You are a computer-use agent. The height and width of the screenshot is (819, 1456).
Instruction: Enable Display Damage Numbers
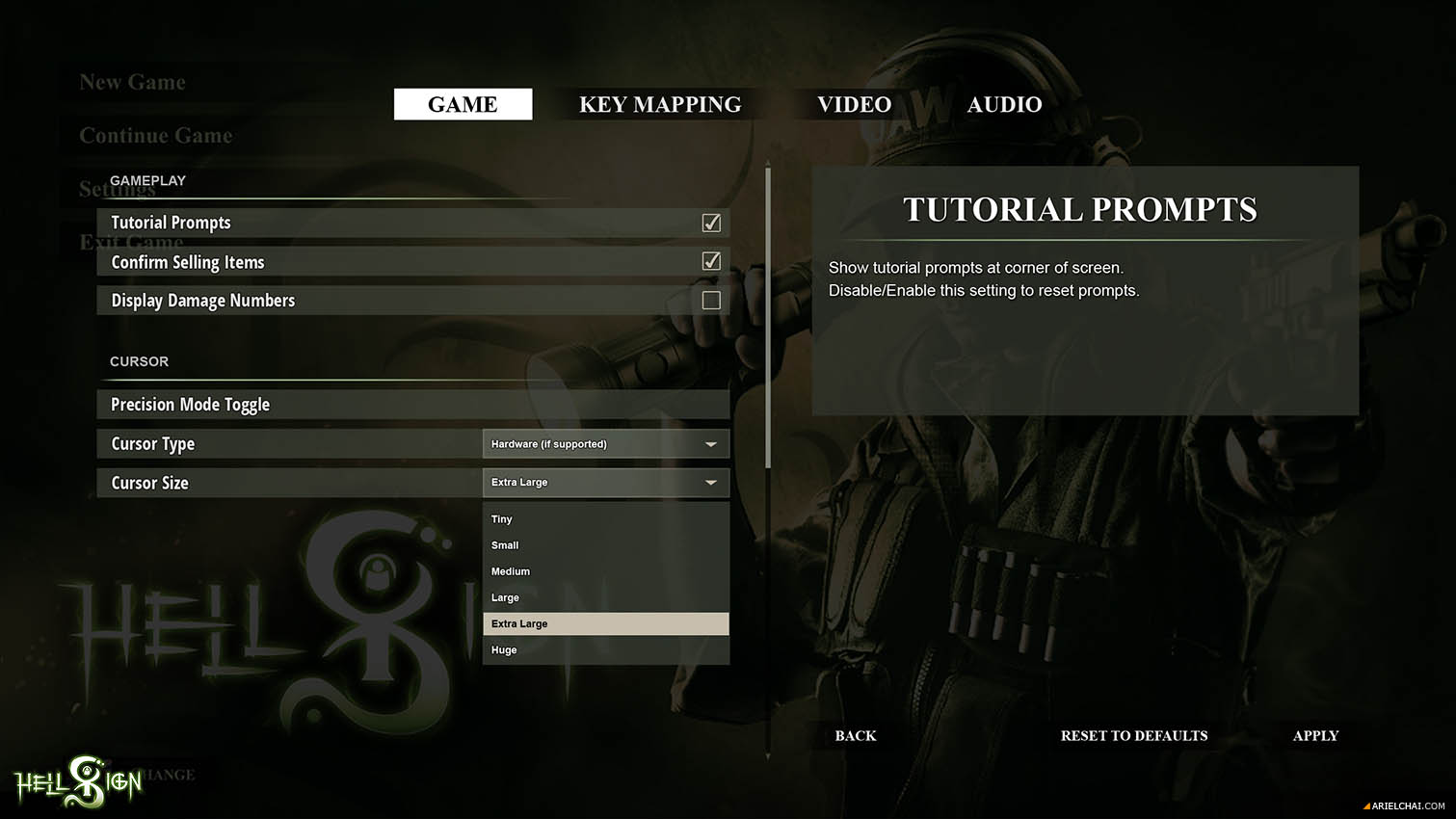pos(711,301)
